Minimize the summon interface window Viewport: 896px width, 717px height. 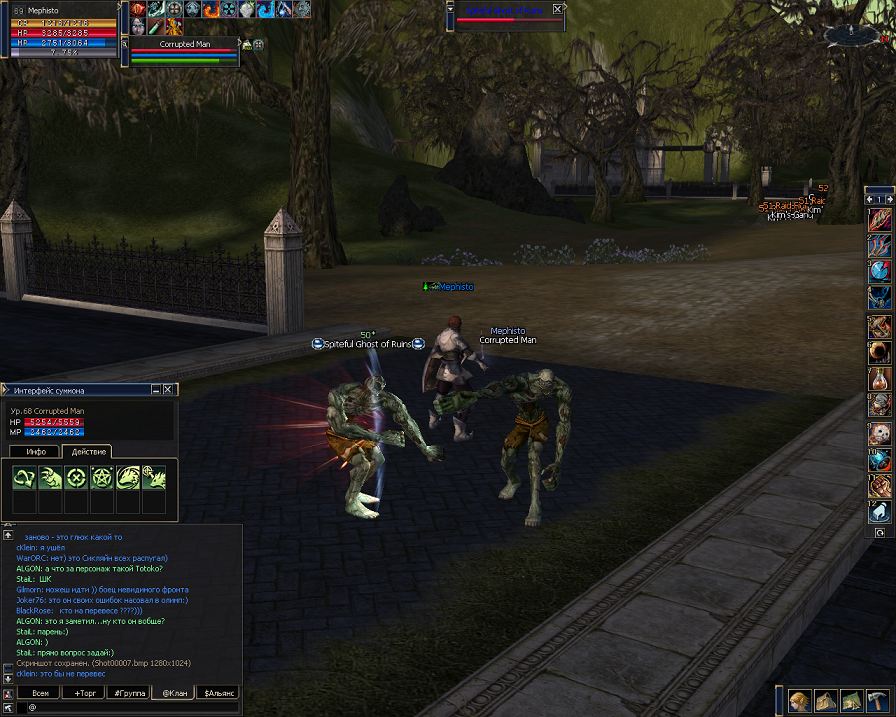click(x=155, y=389)
